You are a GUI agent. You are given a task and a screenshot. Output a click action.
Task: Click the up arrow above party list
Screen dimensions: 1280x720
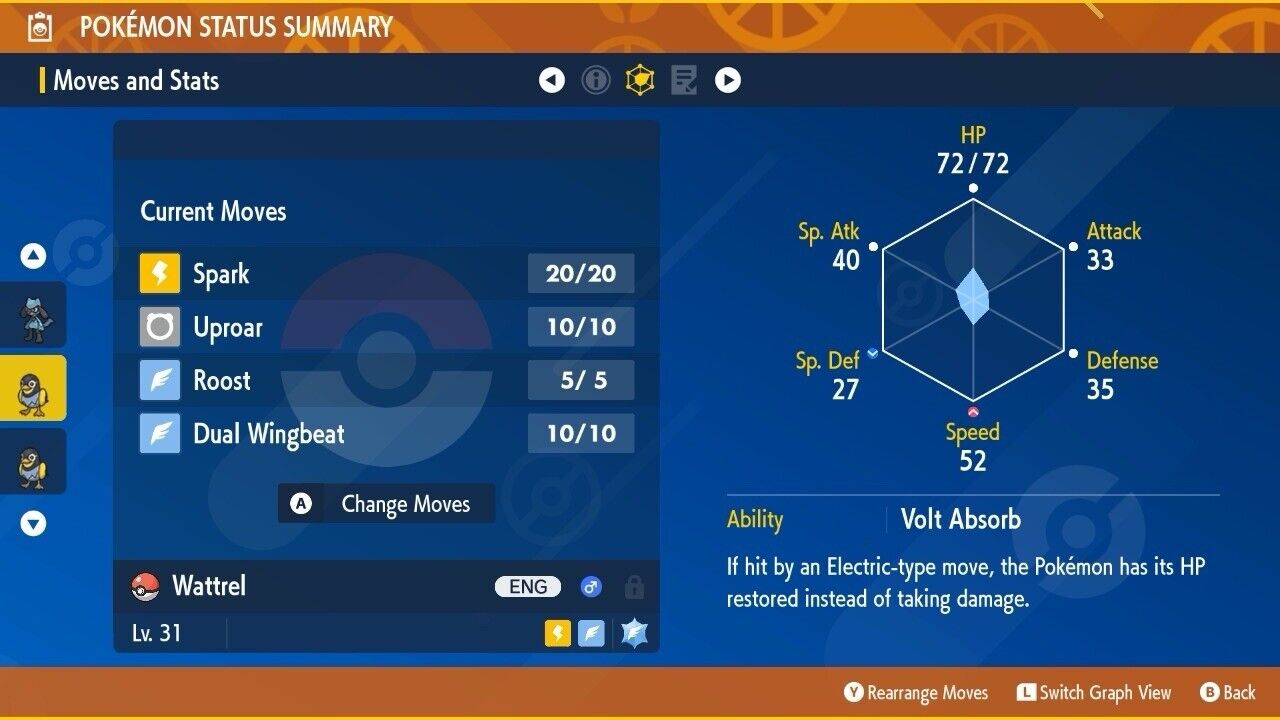coord(34,256)
